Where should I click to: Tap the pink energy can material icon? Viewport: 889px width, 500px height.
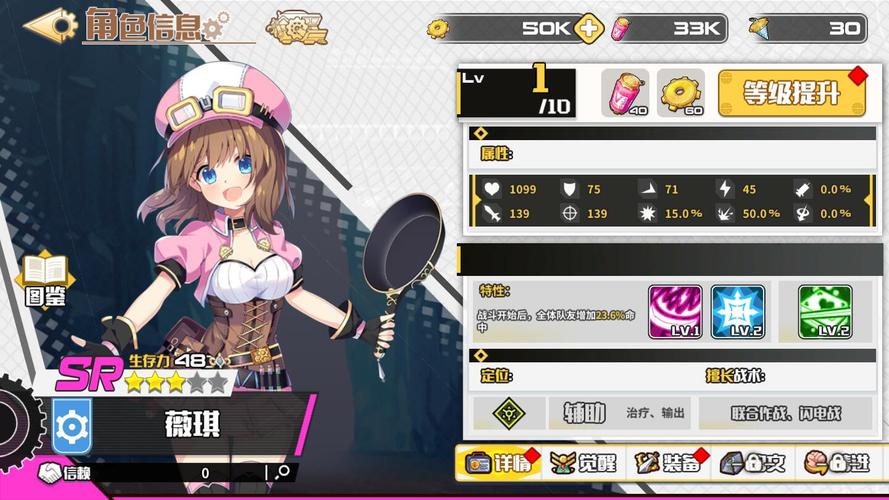tap(625, 93)
